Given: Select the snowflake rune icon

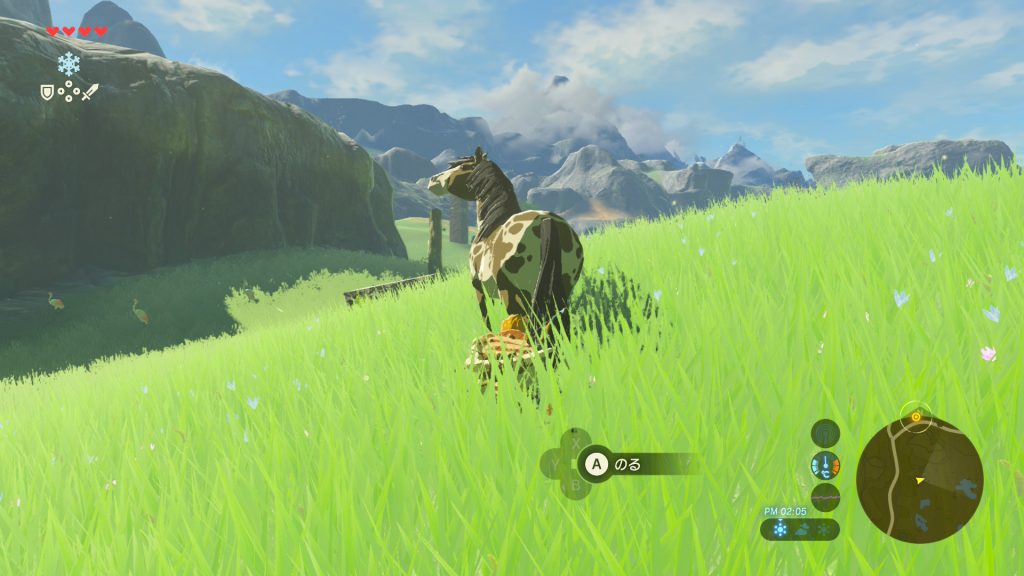Looking at the screenshot, I should click(x=69, y=64).
